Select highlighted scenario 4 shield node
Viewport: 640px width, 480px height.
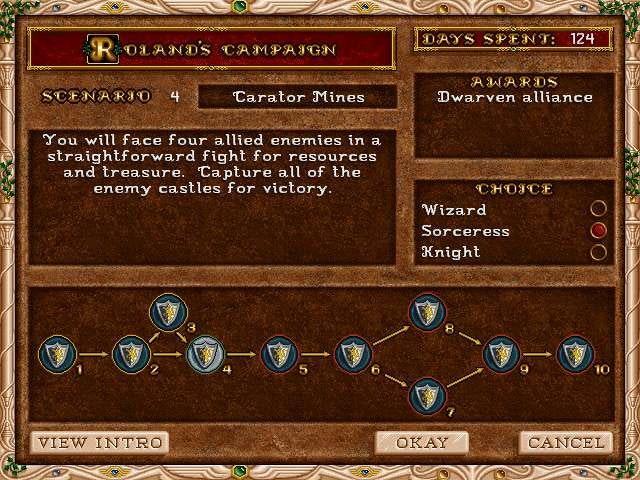(205, 353)
